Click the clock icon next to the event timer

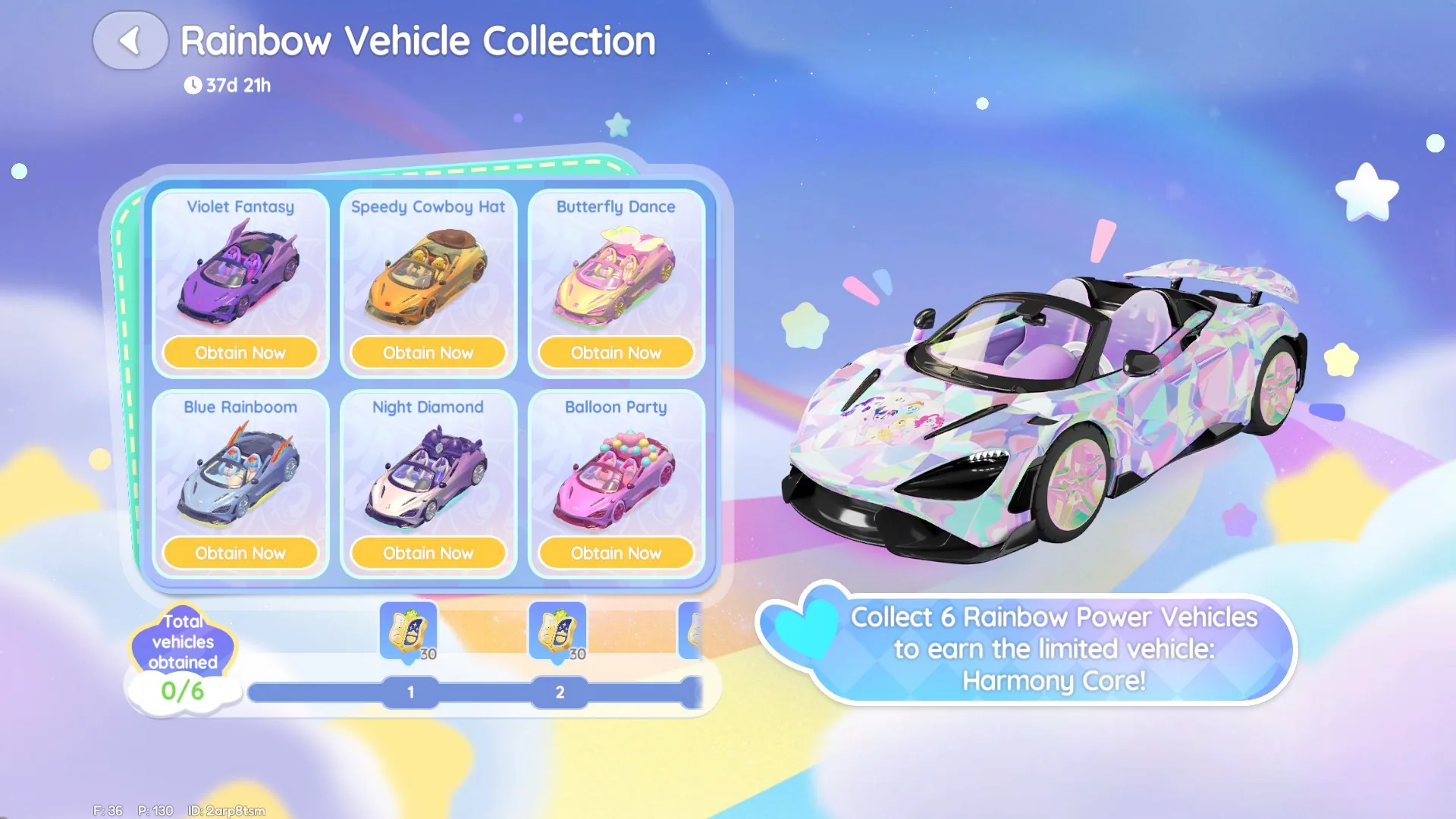196,85
